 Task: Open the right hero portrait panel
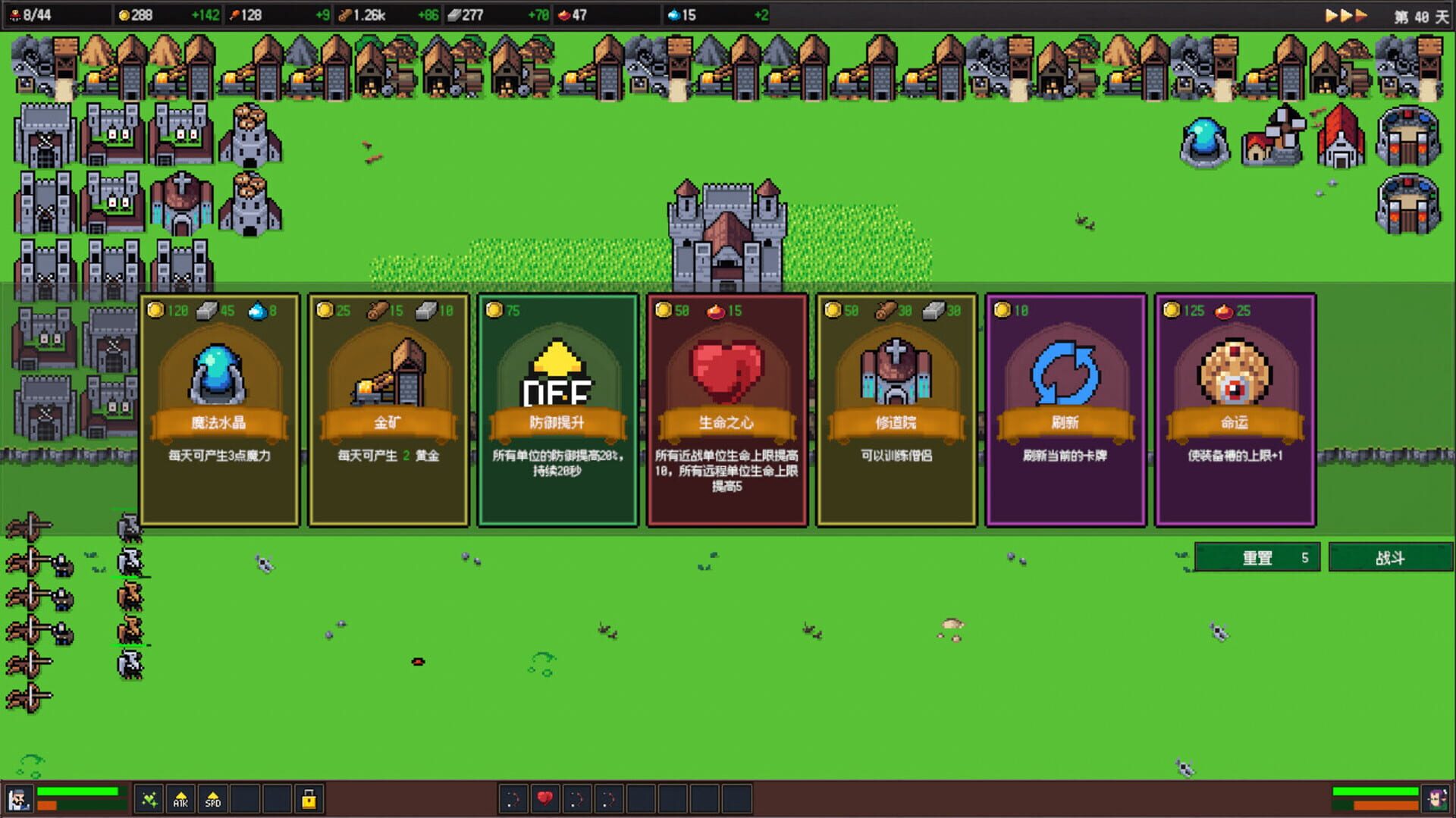point(1436,797)
